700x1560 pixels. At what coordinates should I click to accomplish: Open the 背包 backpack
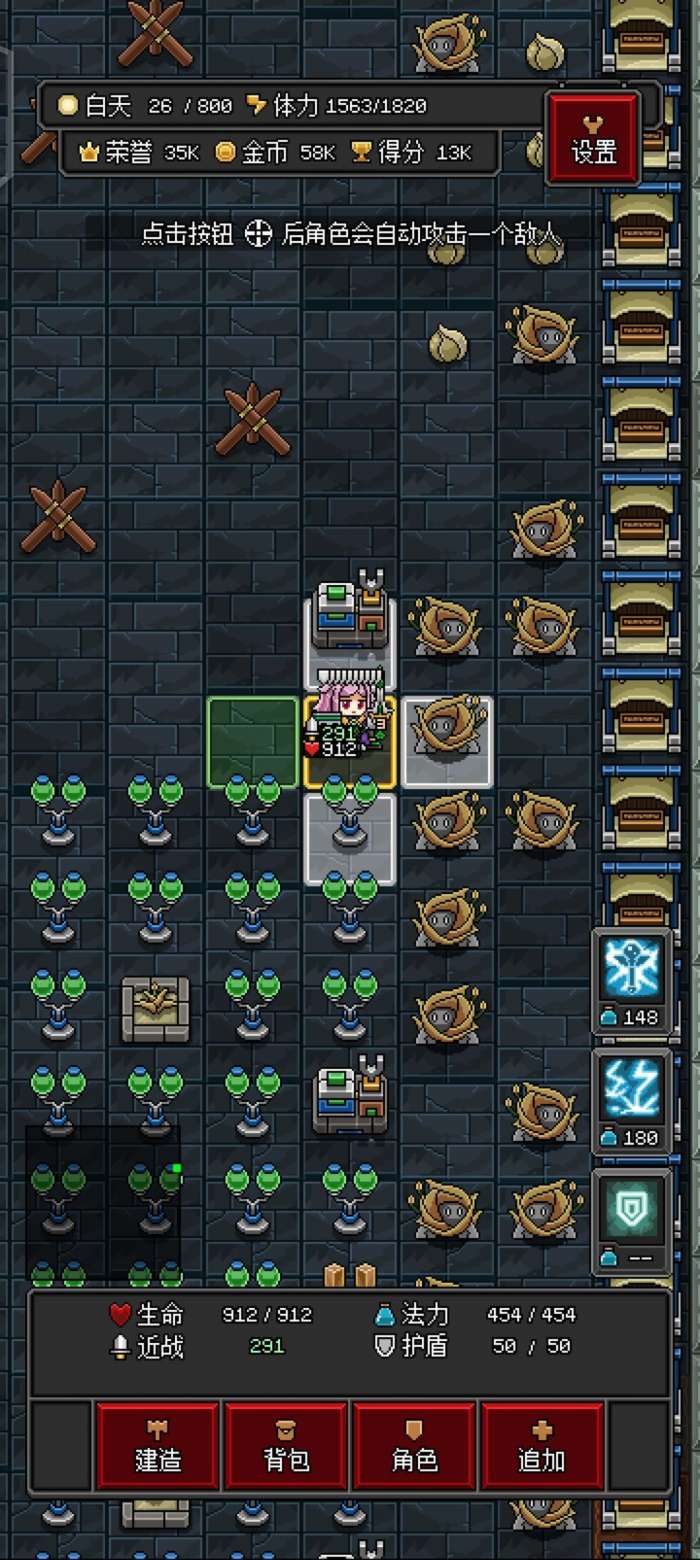pyautogui.click(x=286, y=1446)
